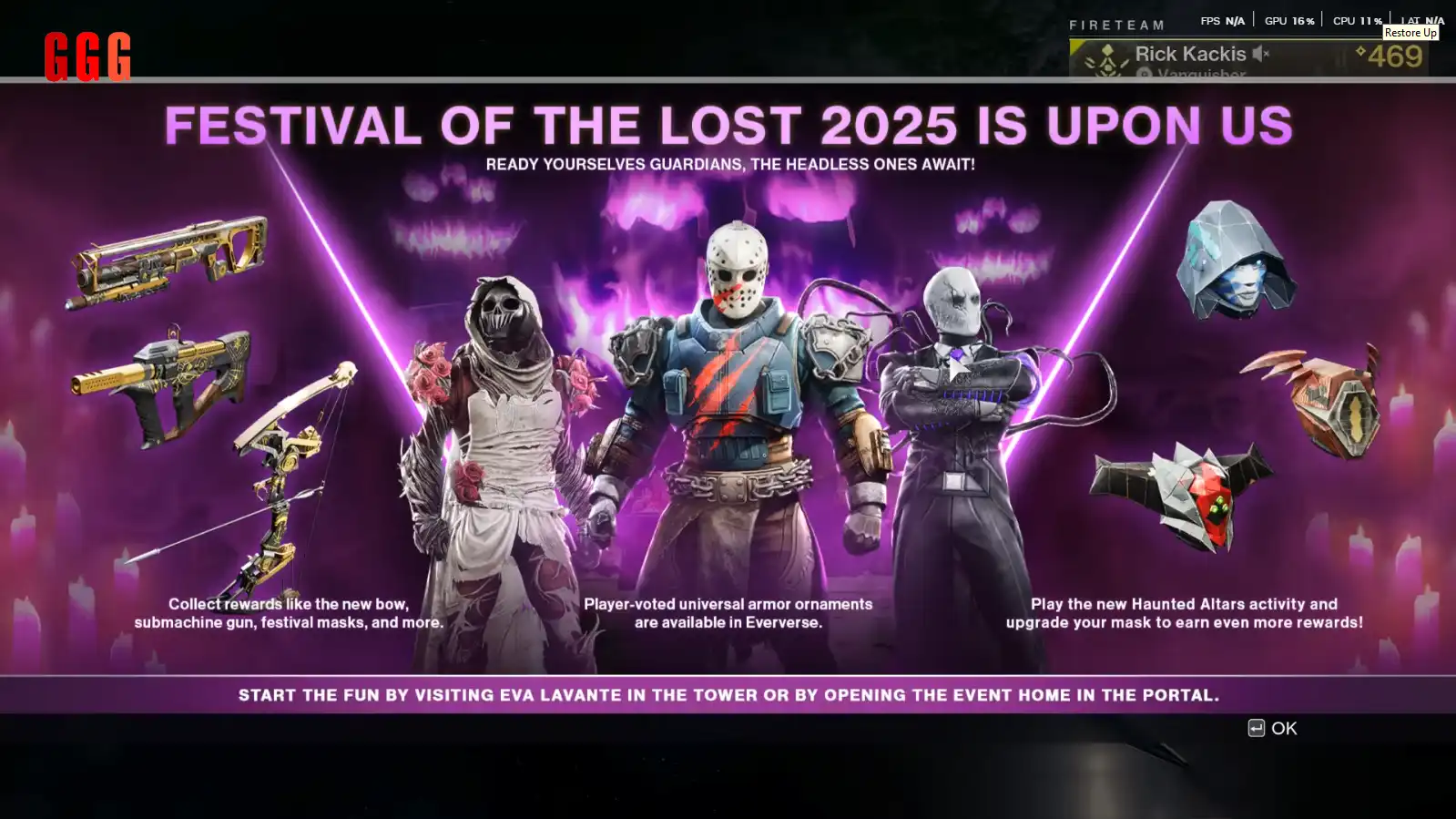Click the Restore Up tooltip button

[x=1410, y=32]
